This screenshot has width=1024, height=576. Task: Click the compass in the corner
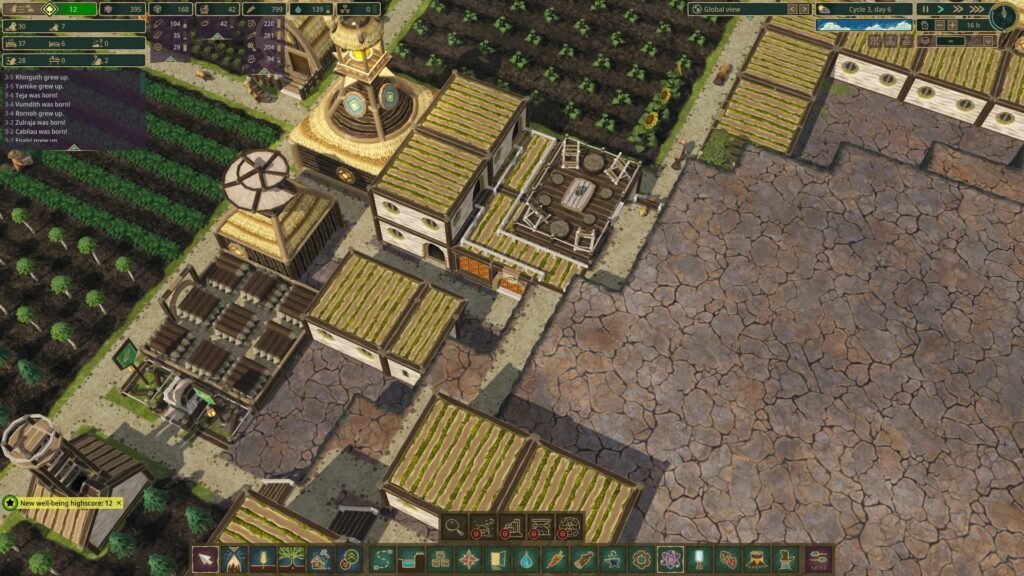point(1005,15)
